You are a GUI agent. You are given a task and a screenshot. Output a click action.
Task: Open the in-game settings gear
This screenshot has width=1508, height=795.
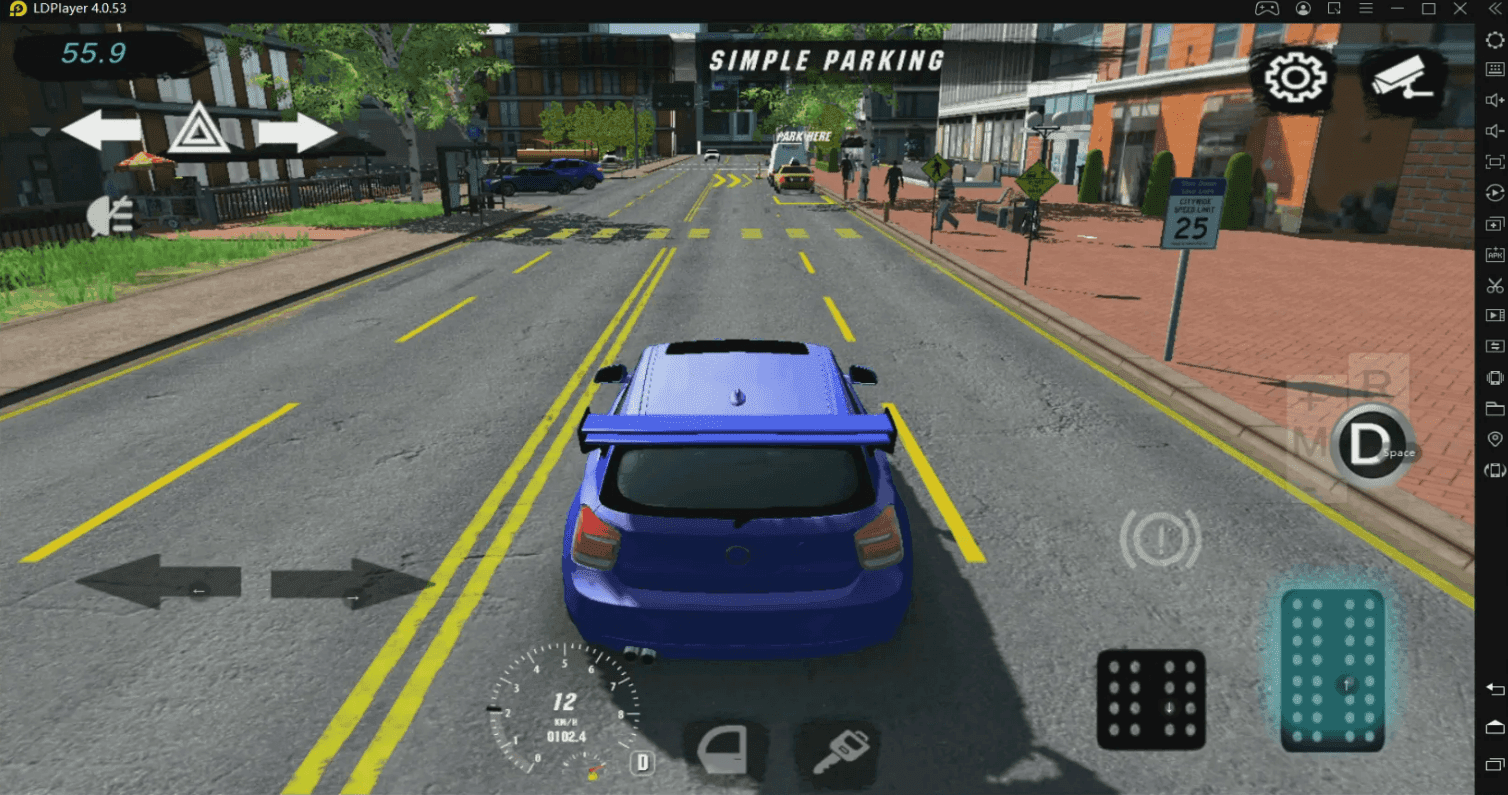click(x=1294, y=74)
